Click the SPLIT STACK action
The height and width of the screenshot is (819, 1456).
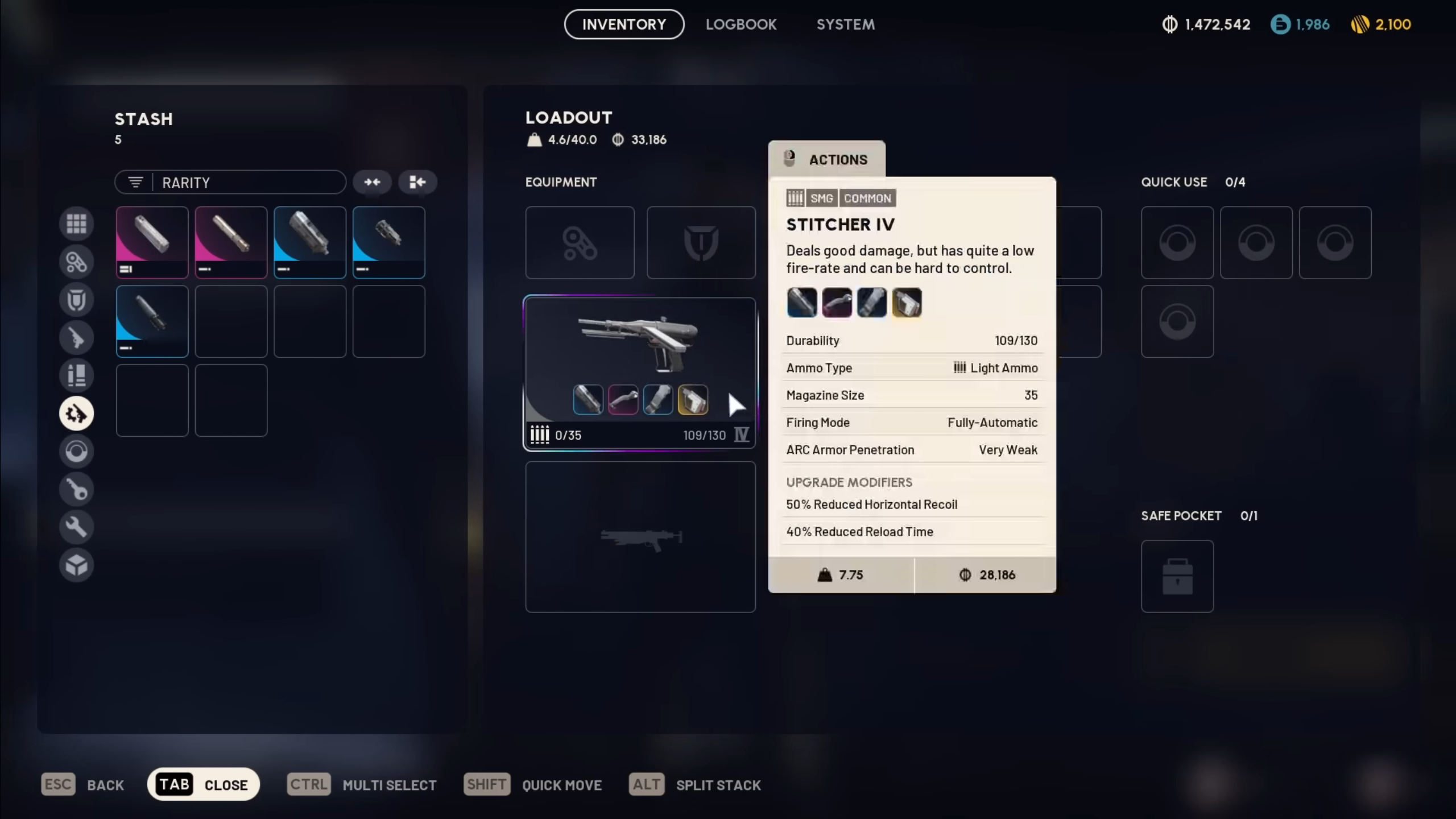pos(718,785)
